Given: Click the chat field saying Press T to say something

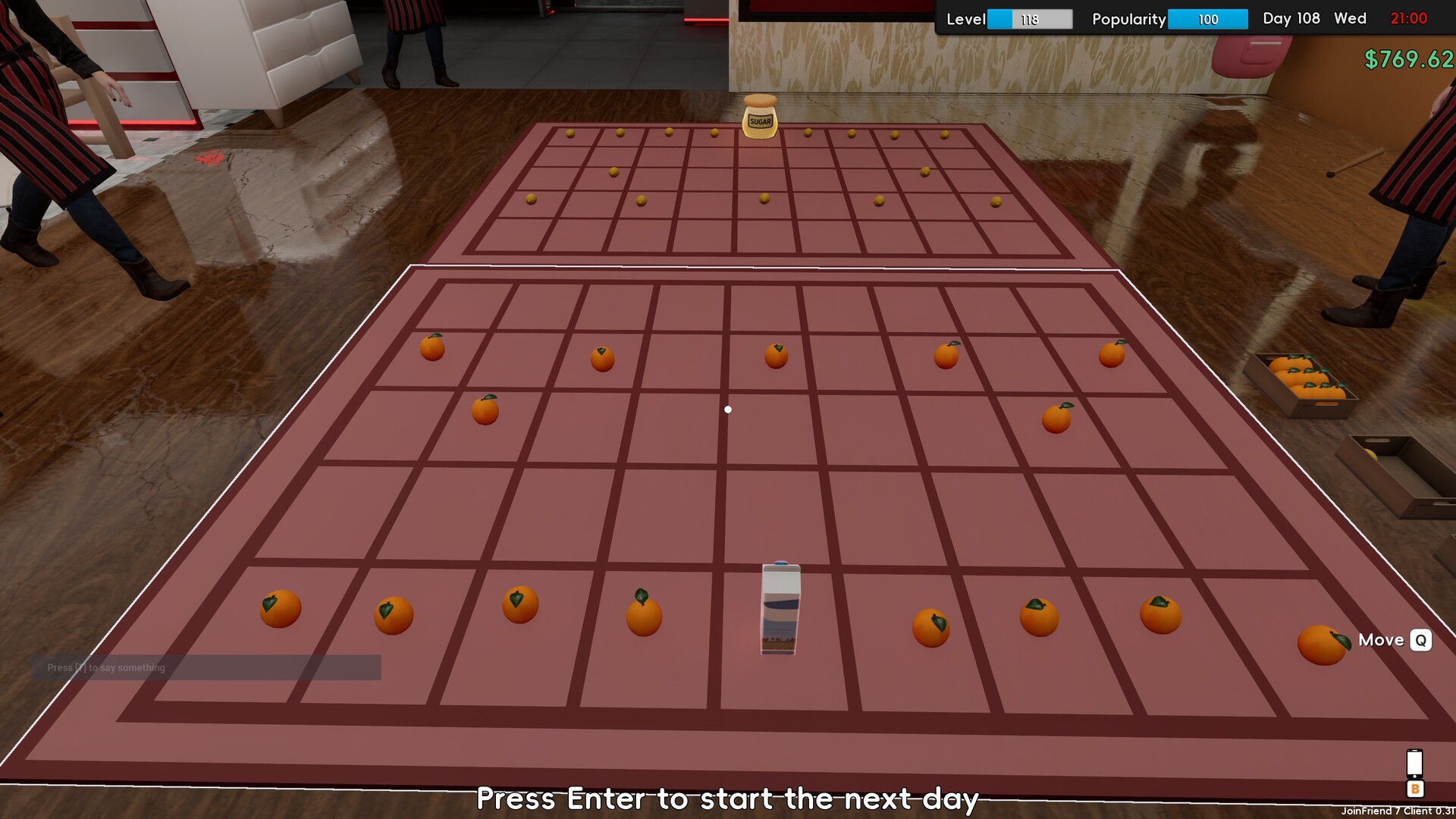Looking at the screenshot, I should tap(205, 668).
